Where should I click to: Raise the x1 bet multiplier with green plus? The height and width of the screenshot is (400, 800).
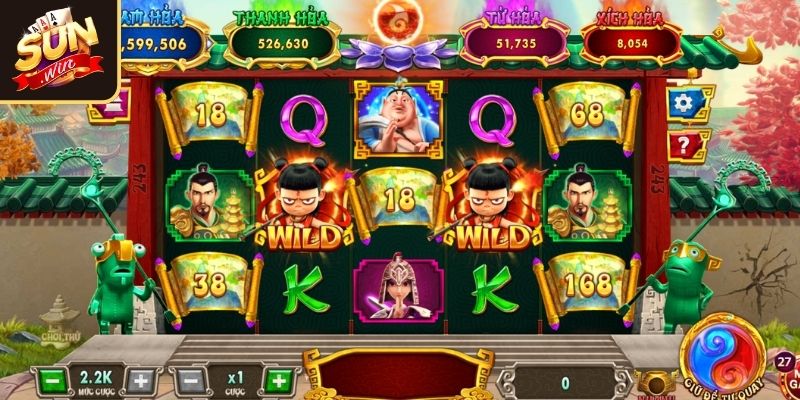(x=281, y=381)
